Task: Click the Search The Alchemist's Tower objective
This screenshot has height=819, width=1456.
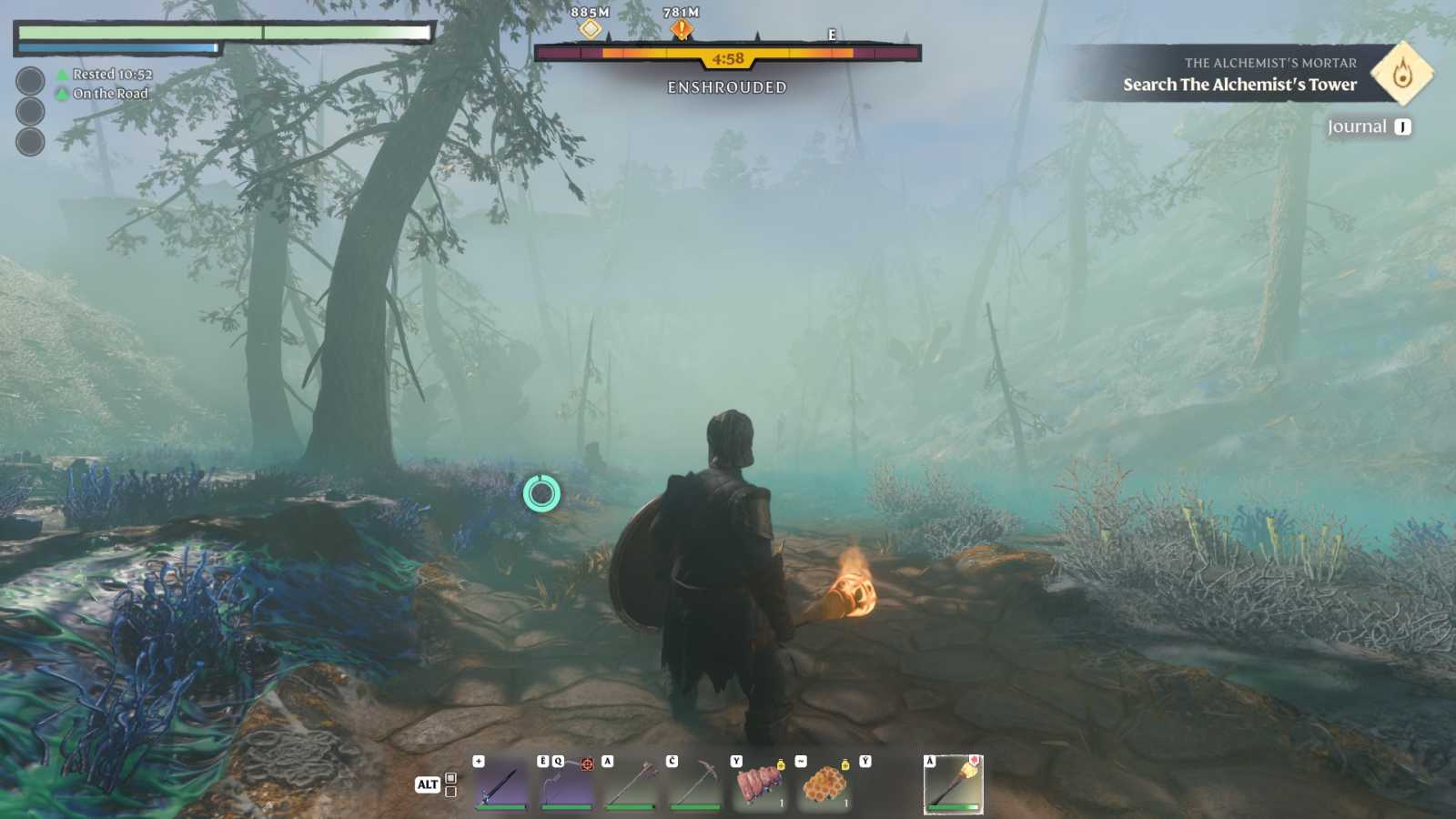Action: coord(1239,85)
